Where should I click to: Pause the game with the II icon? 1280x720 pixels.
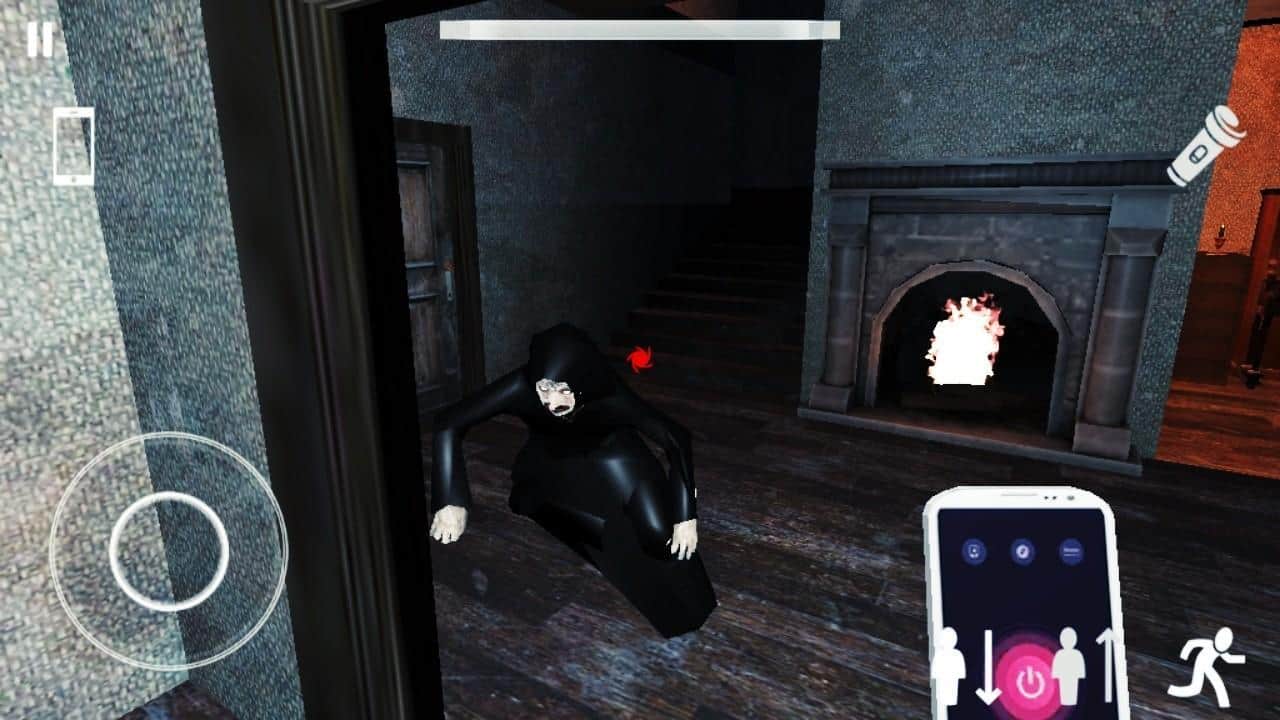[40, 40]
